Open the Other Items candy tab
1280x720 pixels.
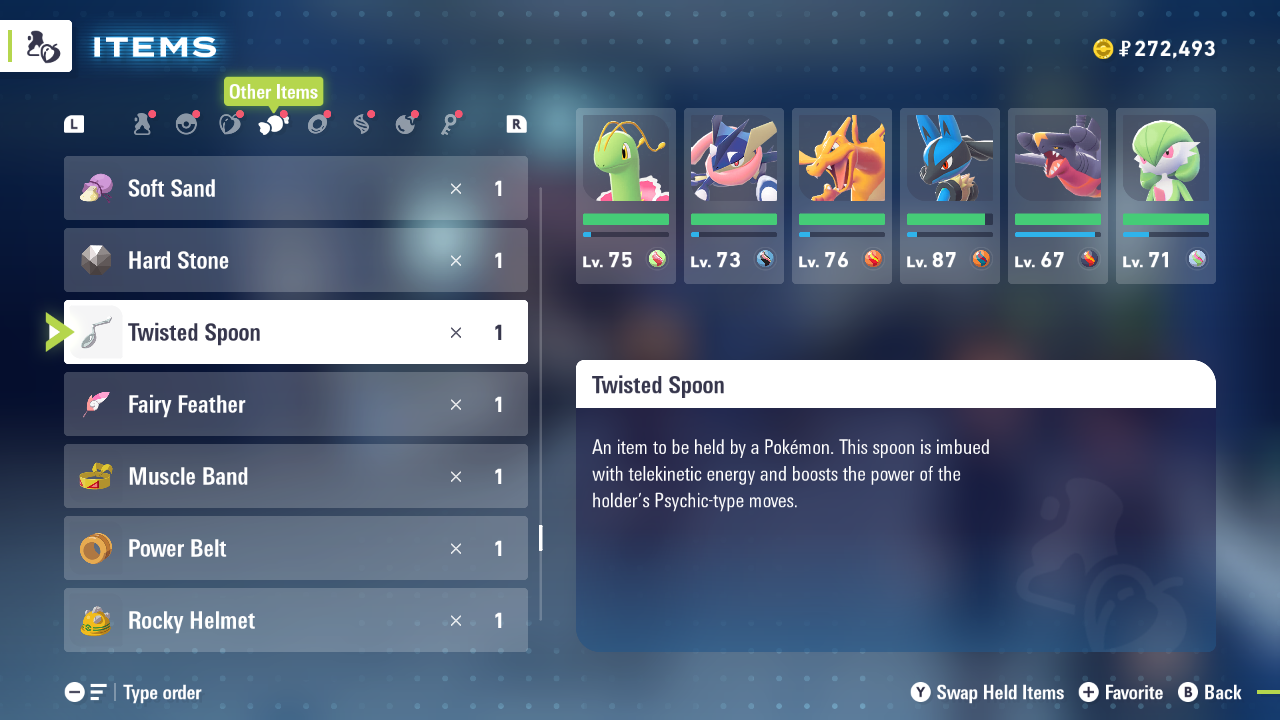pos(273,124)
